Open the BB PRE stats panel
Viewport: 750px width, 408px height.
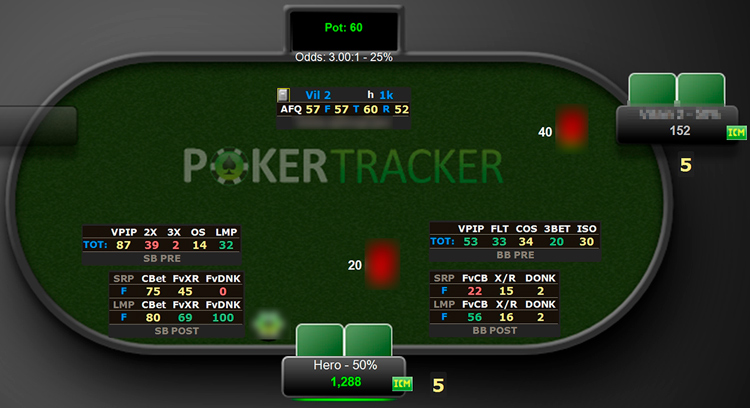pyautogui.click(x=514, y=242)
